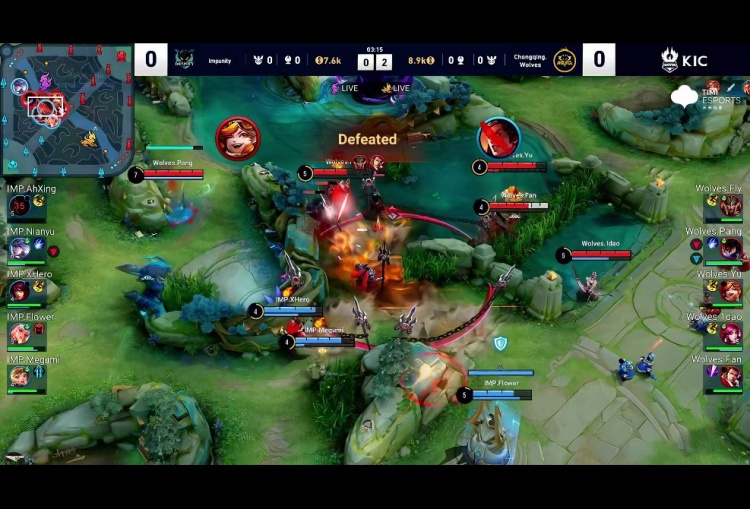Image resolution: width=750 pixels, height=509 pixels.
Task: Select IMP.AhXing's hero portrait
Action: click(20, 206)
